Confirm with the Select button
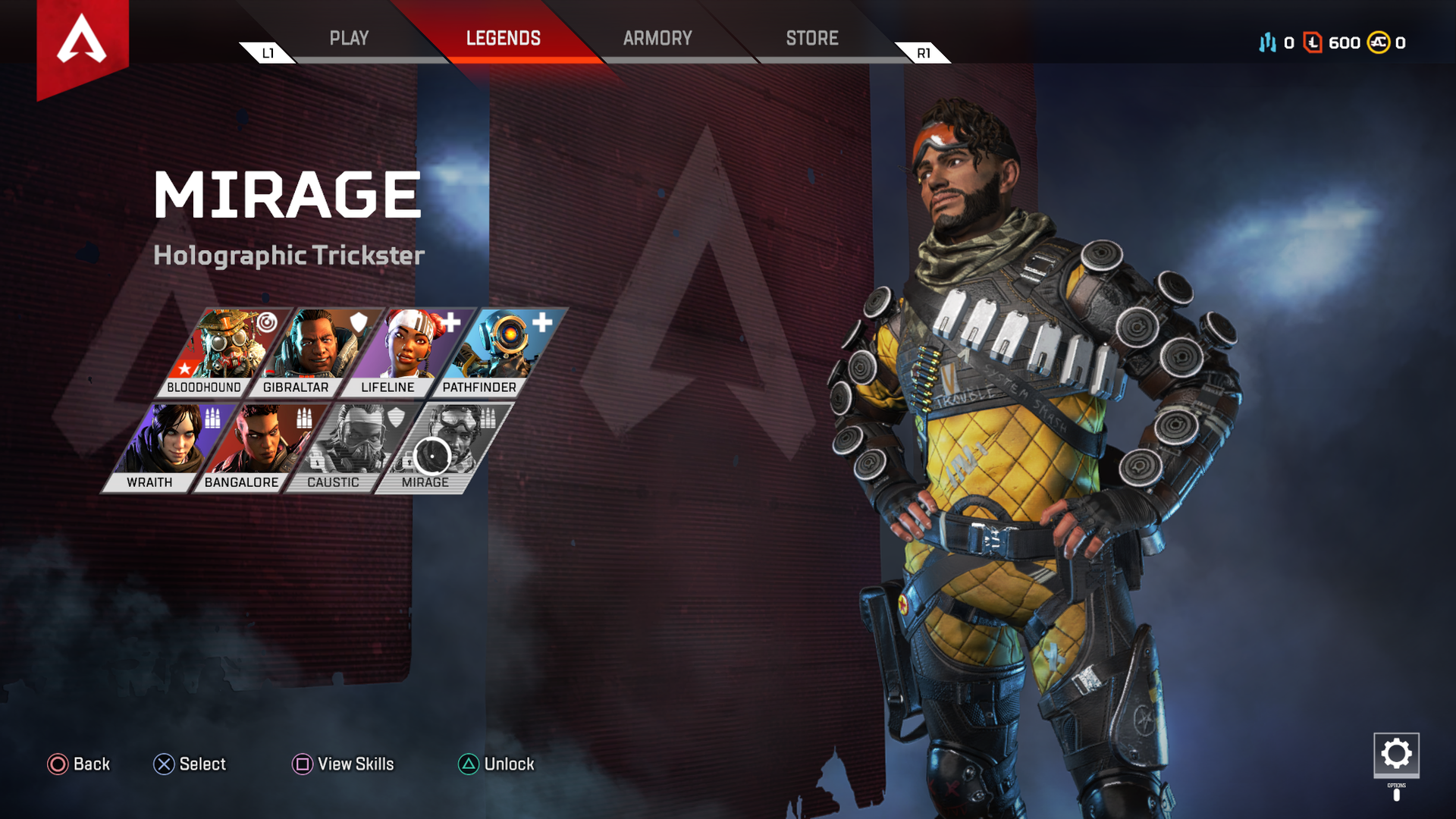This screenshot has height=819, width=1456. click(x=190, y=764)
